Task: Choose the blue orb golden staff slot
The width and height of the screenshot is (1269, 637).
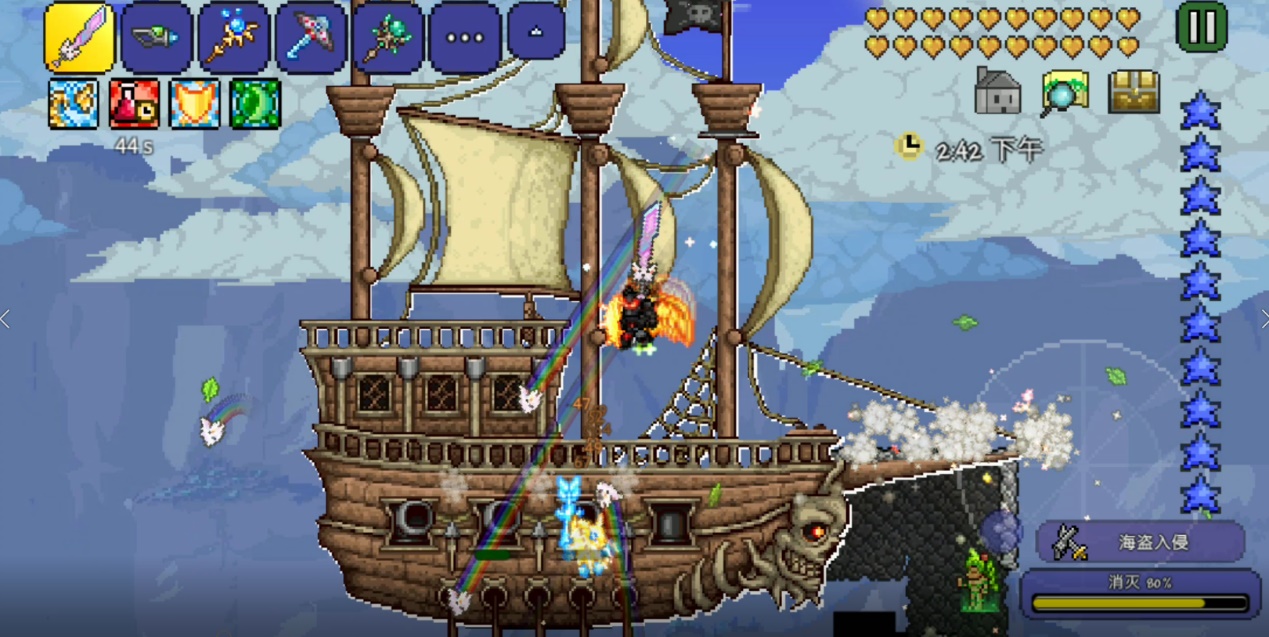Action: (x=233, y=37)
